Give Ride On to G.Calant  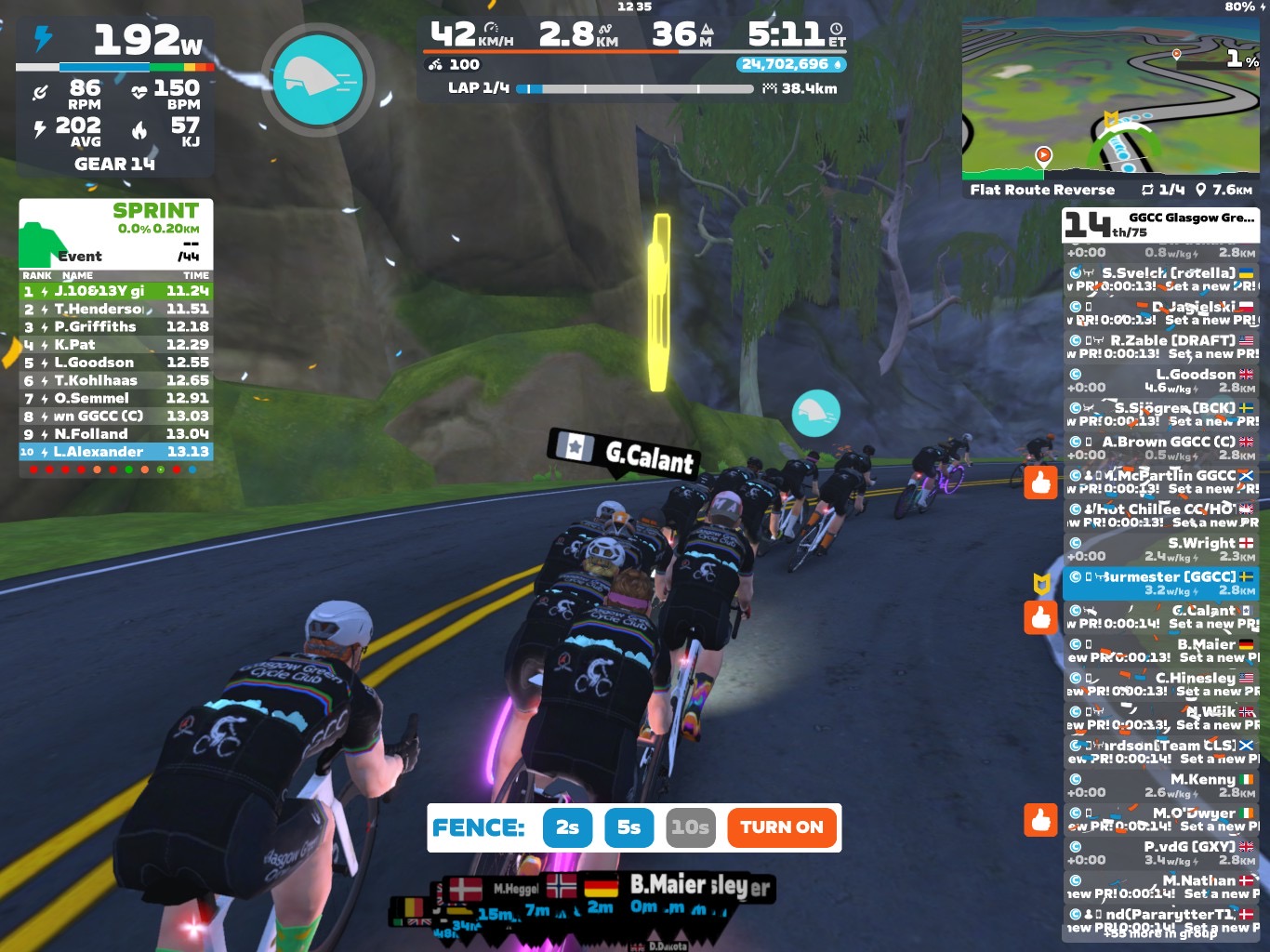click(1041, 617)
